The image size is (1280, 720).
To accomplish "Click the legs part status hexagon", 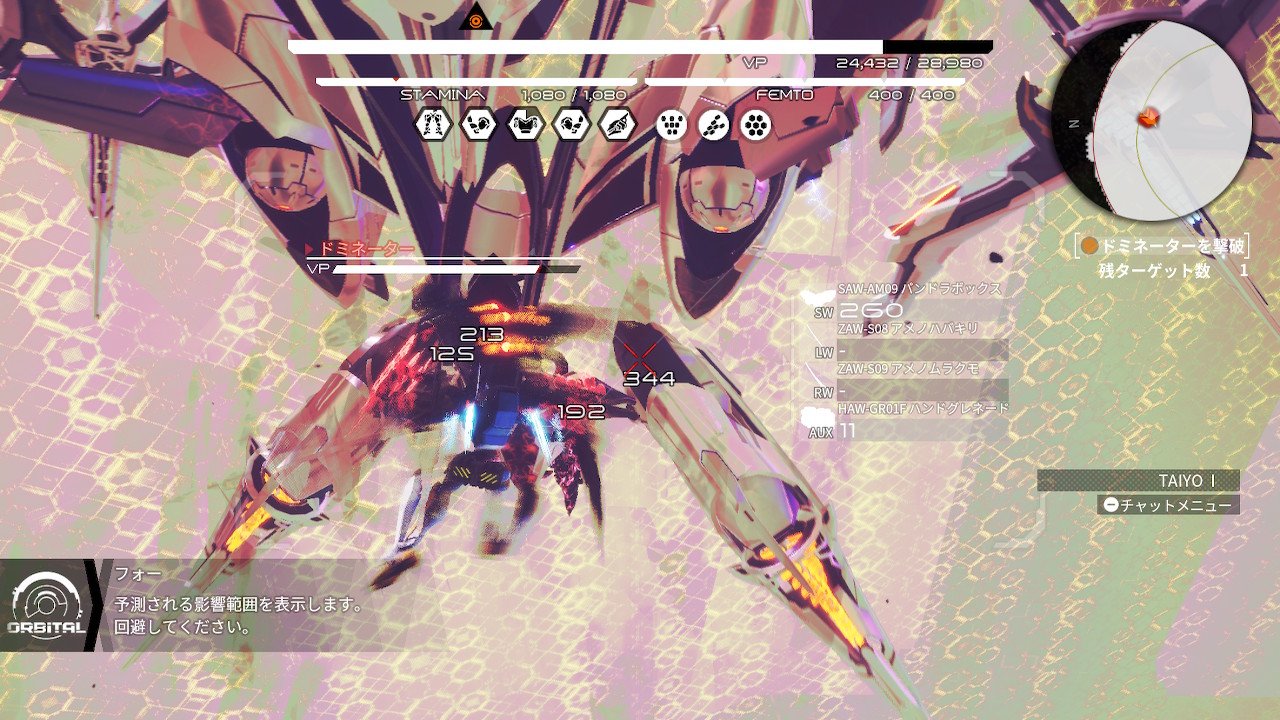I will click(433, 125).
